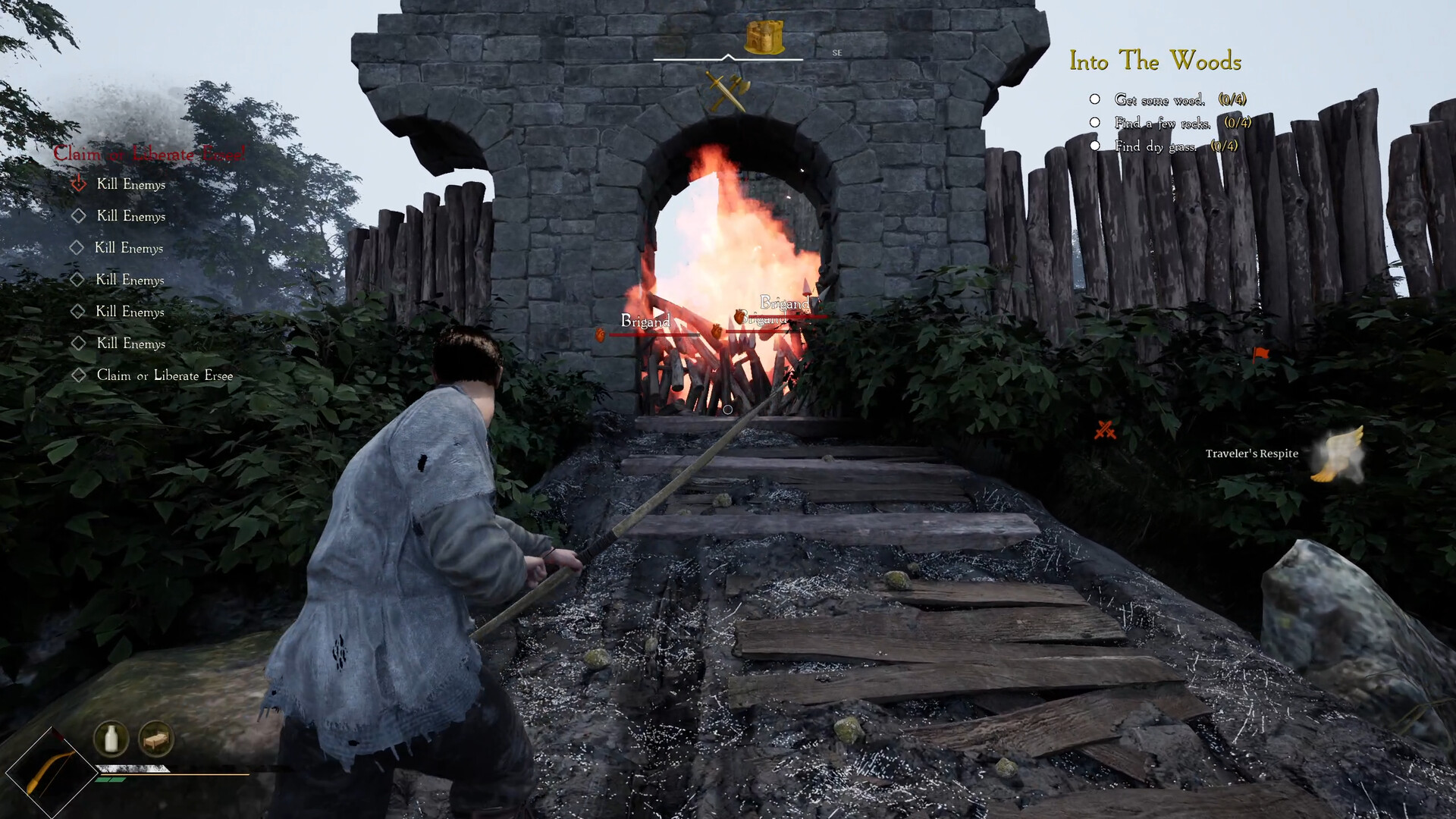
Task: Expand the first Kill Enemys diamond marker
Action: pyautogui.click(x=79, y=184)
